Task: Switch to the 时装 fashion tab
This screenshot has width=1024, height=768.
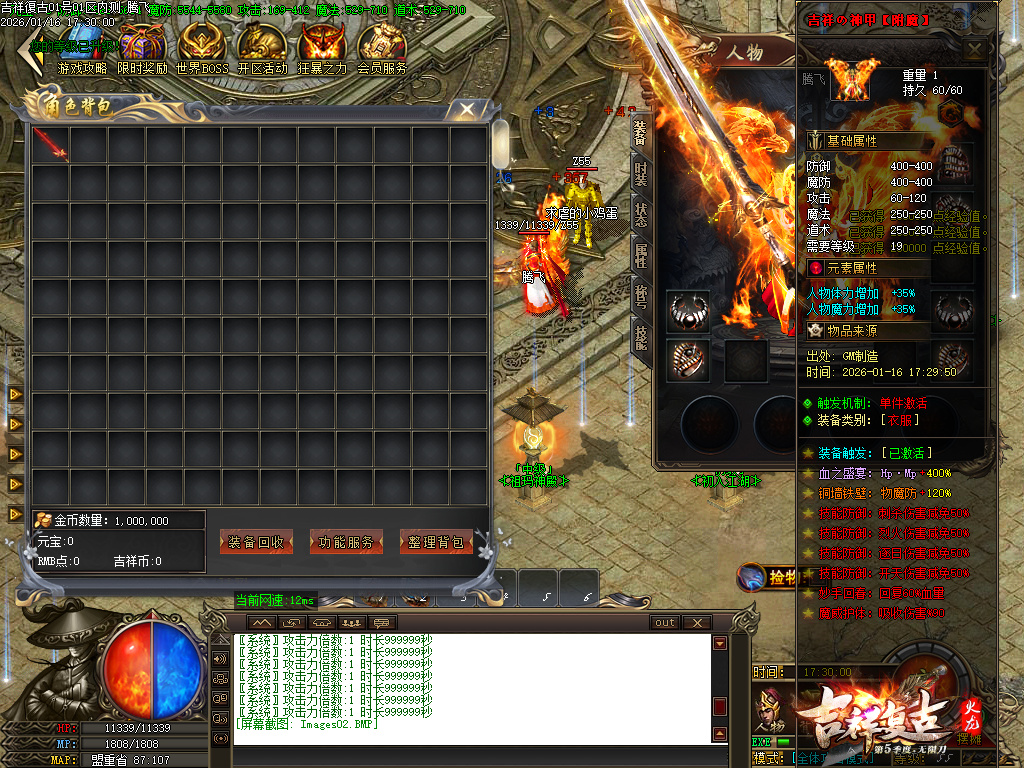Action: 640,174
